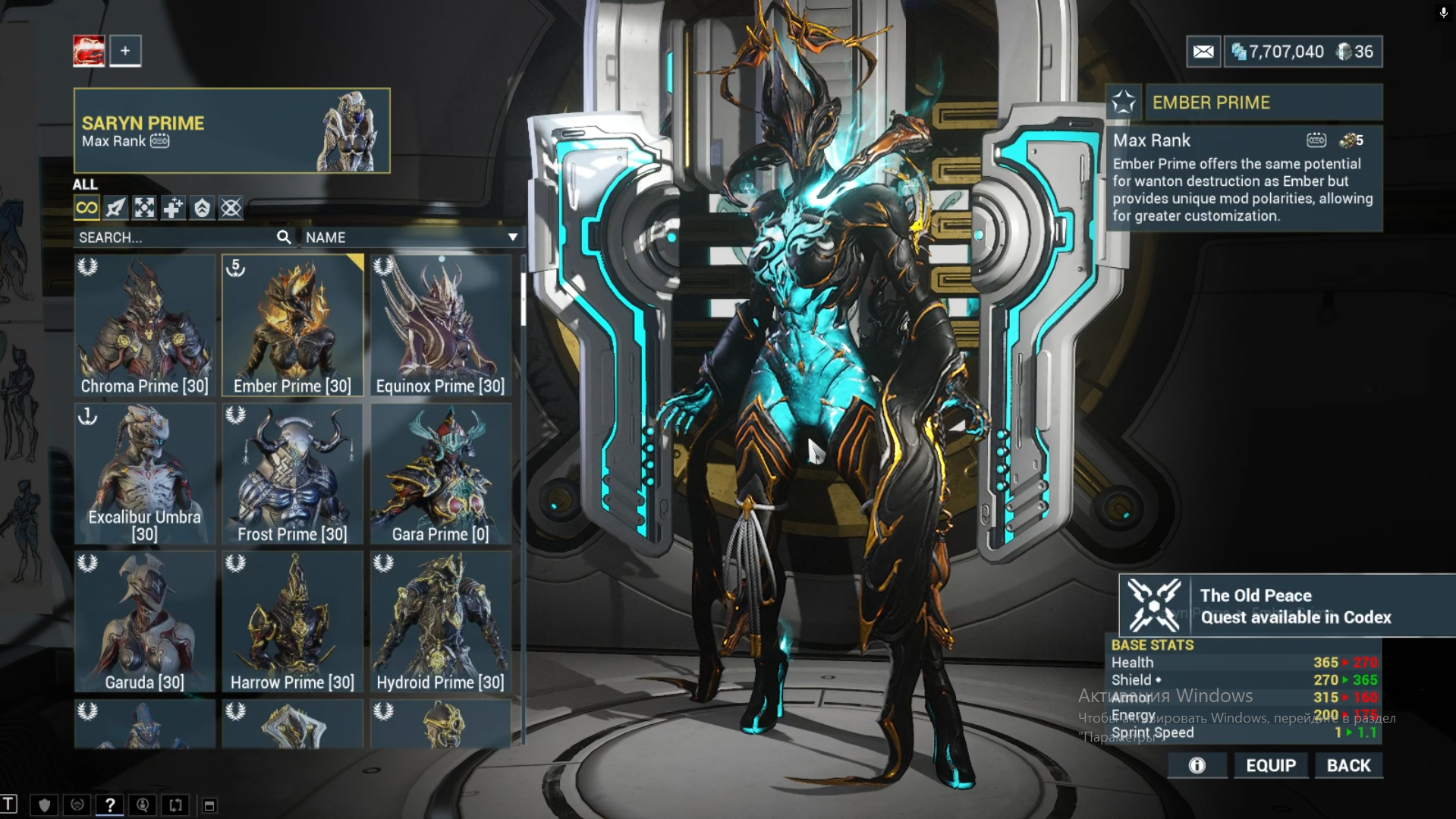The image size is (1456, 819).
Task: Select the Garuda warframe tile
Action: (x=144, y=622)
